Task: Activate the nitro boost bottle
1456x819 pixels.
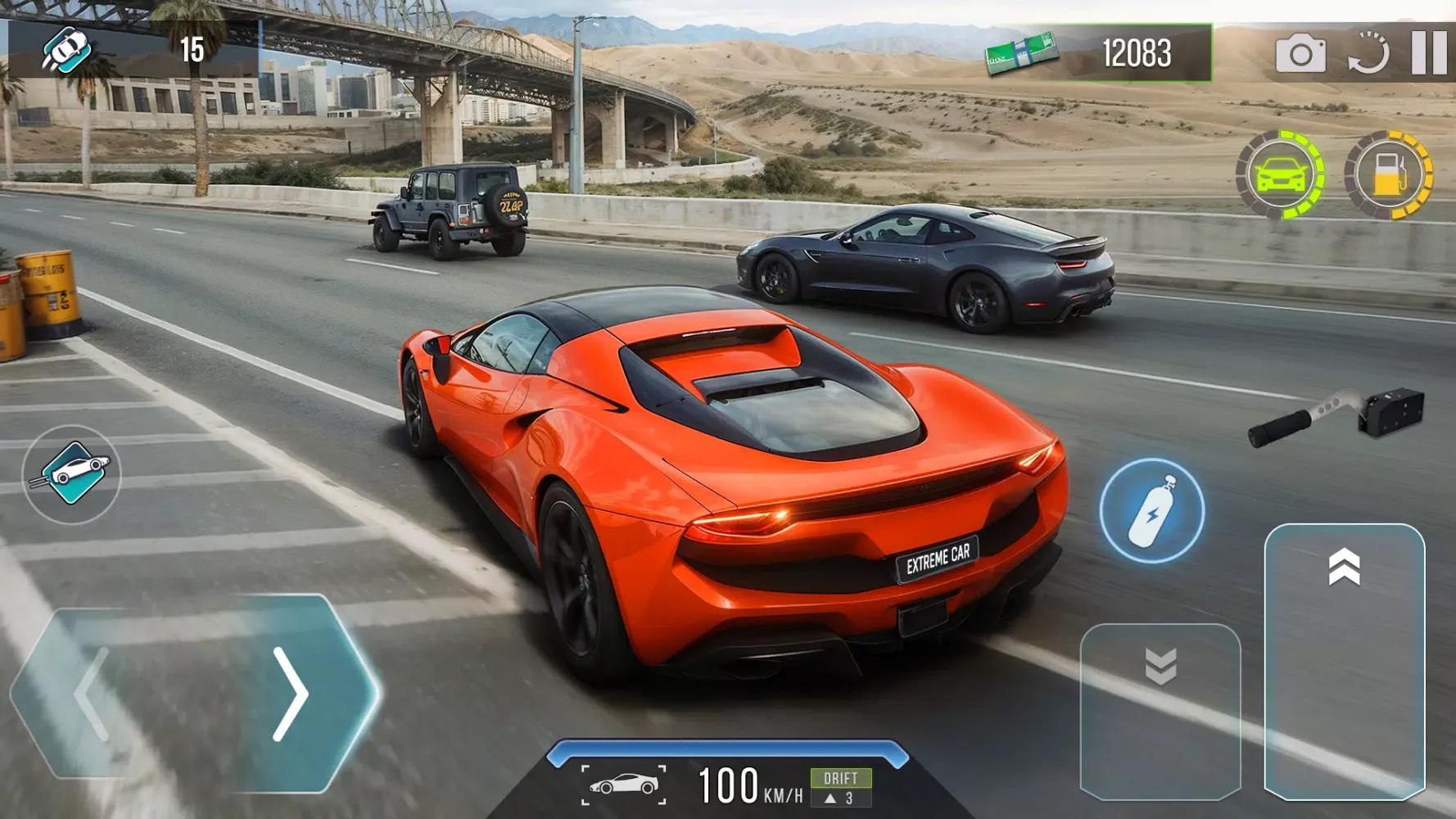Action: [x=1151, y=511]
